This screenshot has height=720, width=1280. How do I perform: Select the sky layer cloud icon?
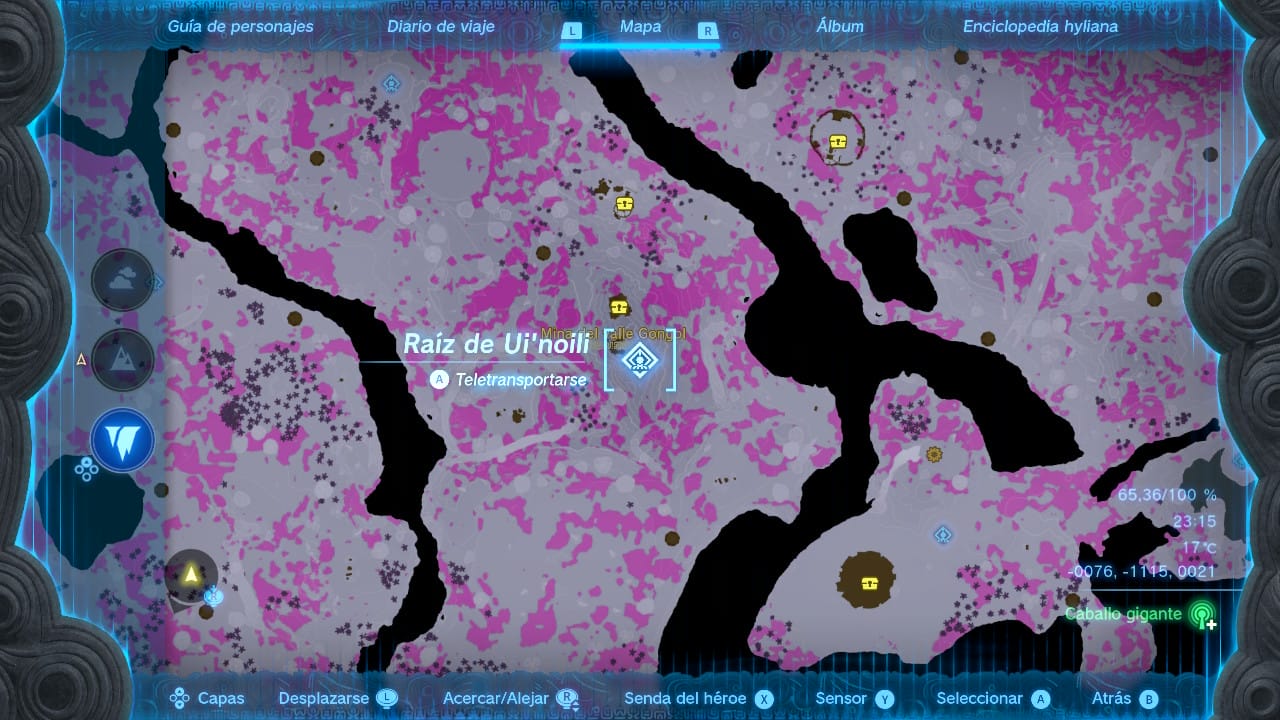tap(123, 280)
